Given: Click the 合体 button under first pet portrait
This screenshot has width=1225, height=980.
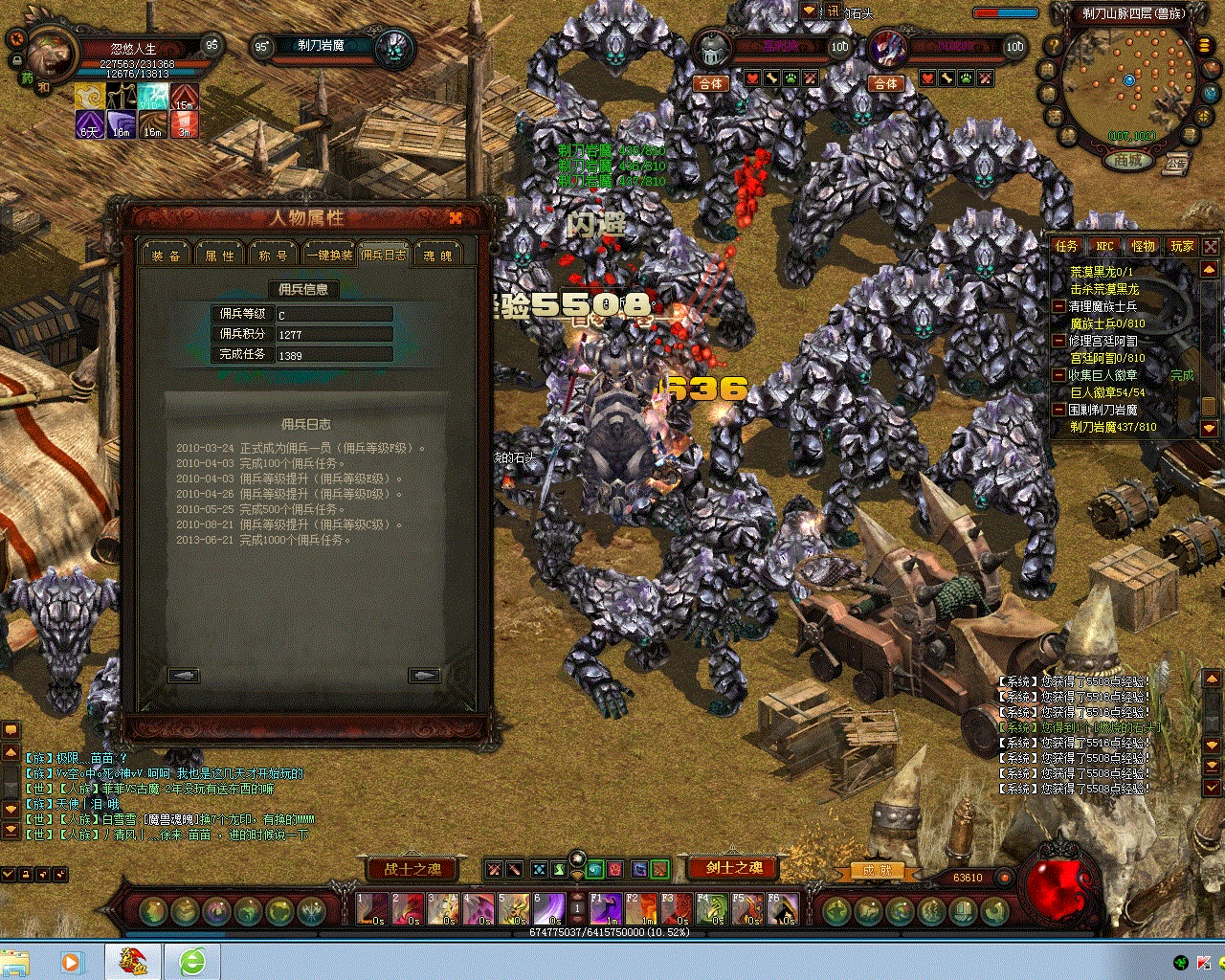Looking at the screenshot, I should [711, 83].
